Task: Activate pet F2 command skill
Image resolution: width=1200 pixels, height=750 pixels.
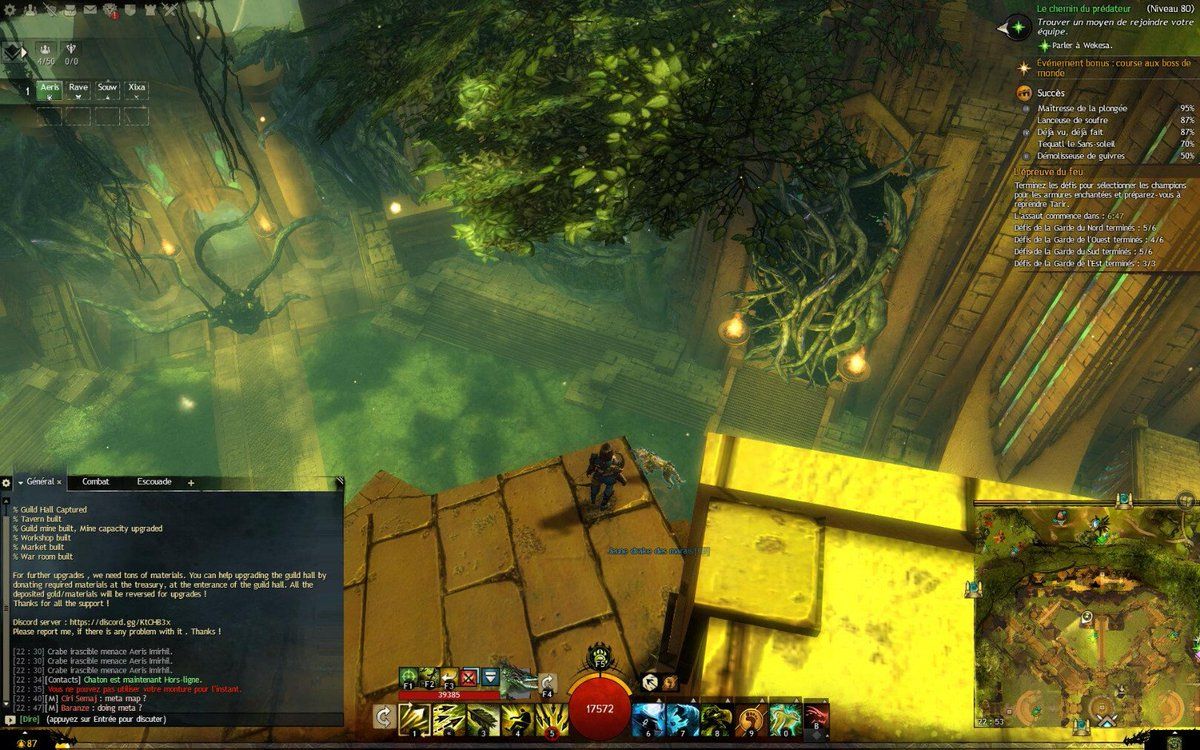Action: point(429,677)
